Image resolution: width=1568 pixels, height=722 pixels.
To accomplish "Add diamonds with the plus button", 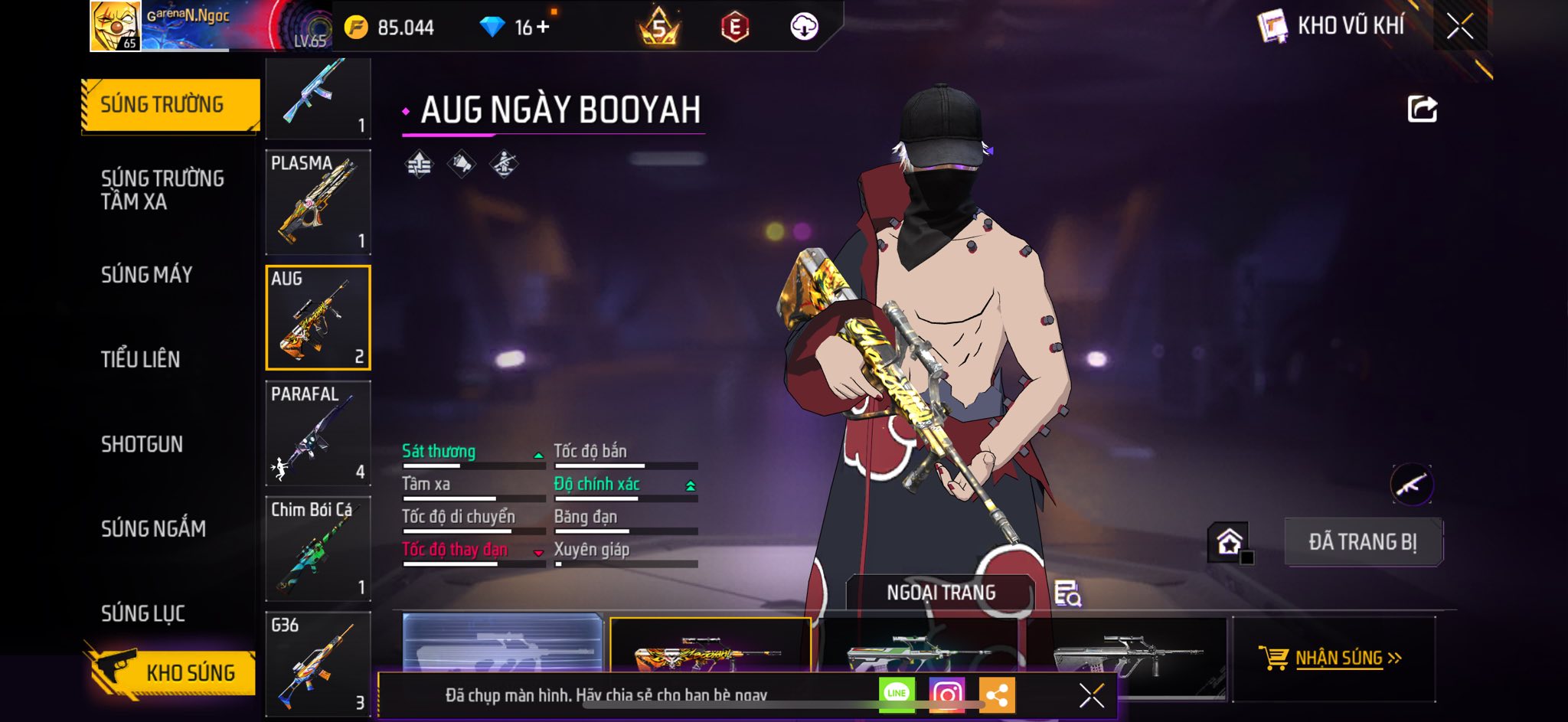I will pyautogui.click(x=543, y=28).
